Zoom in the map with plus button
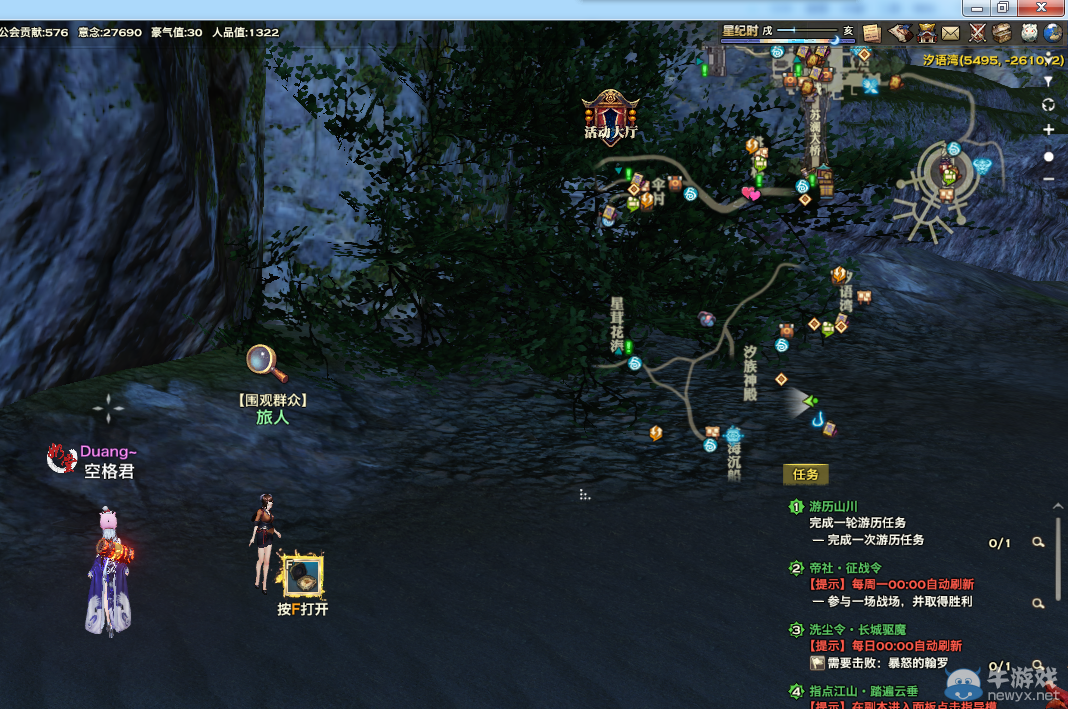The image size is (1068, 709). click(x=1048, y=130)
